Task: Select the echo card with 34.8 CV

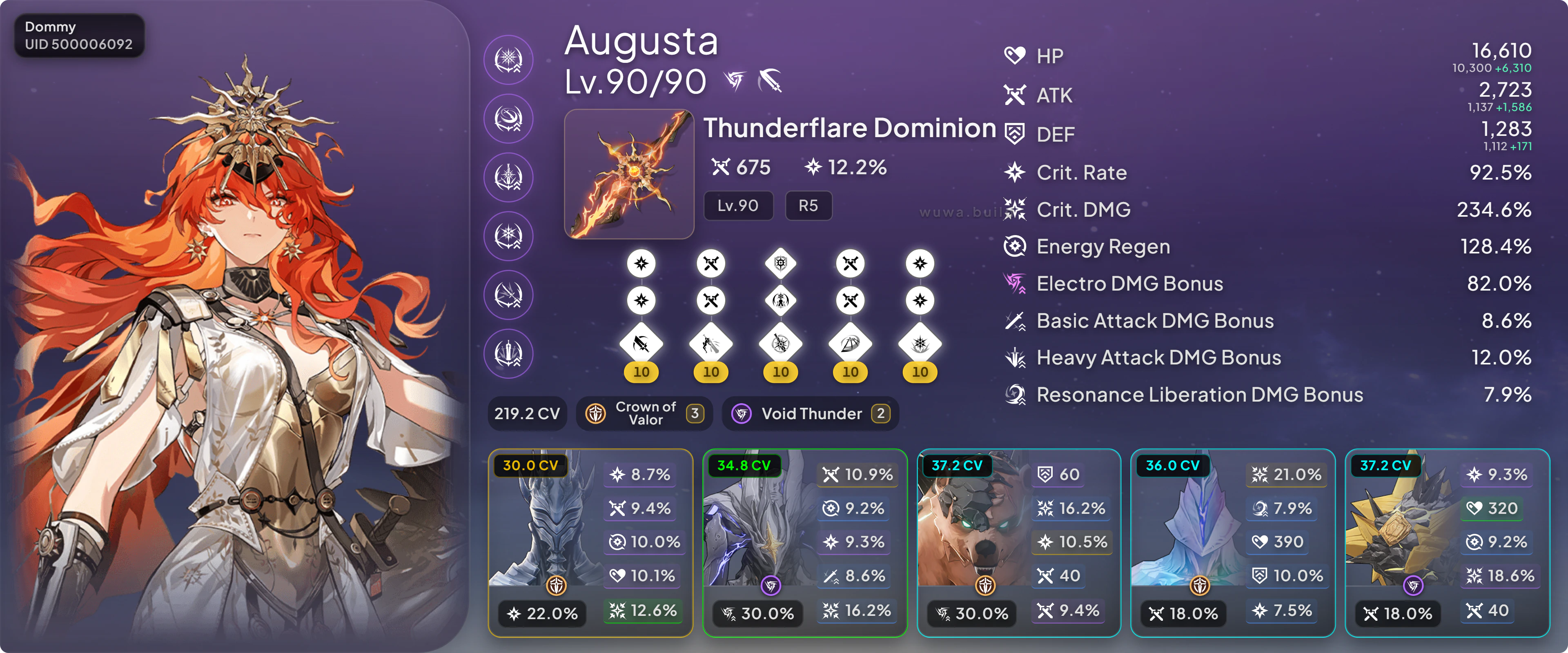Action: pos(804,543)
